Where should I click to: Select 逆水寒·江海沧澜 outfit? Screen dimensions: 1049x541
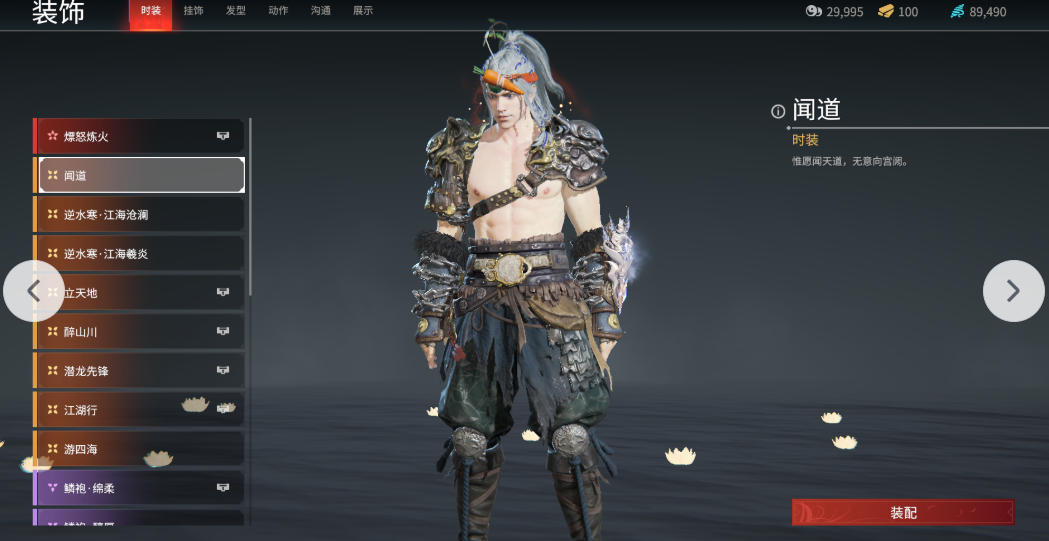coord(140,214)
